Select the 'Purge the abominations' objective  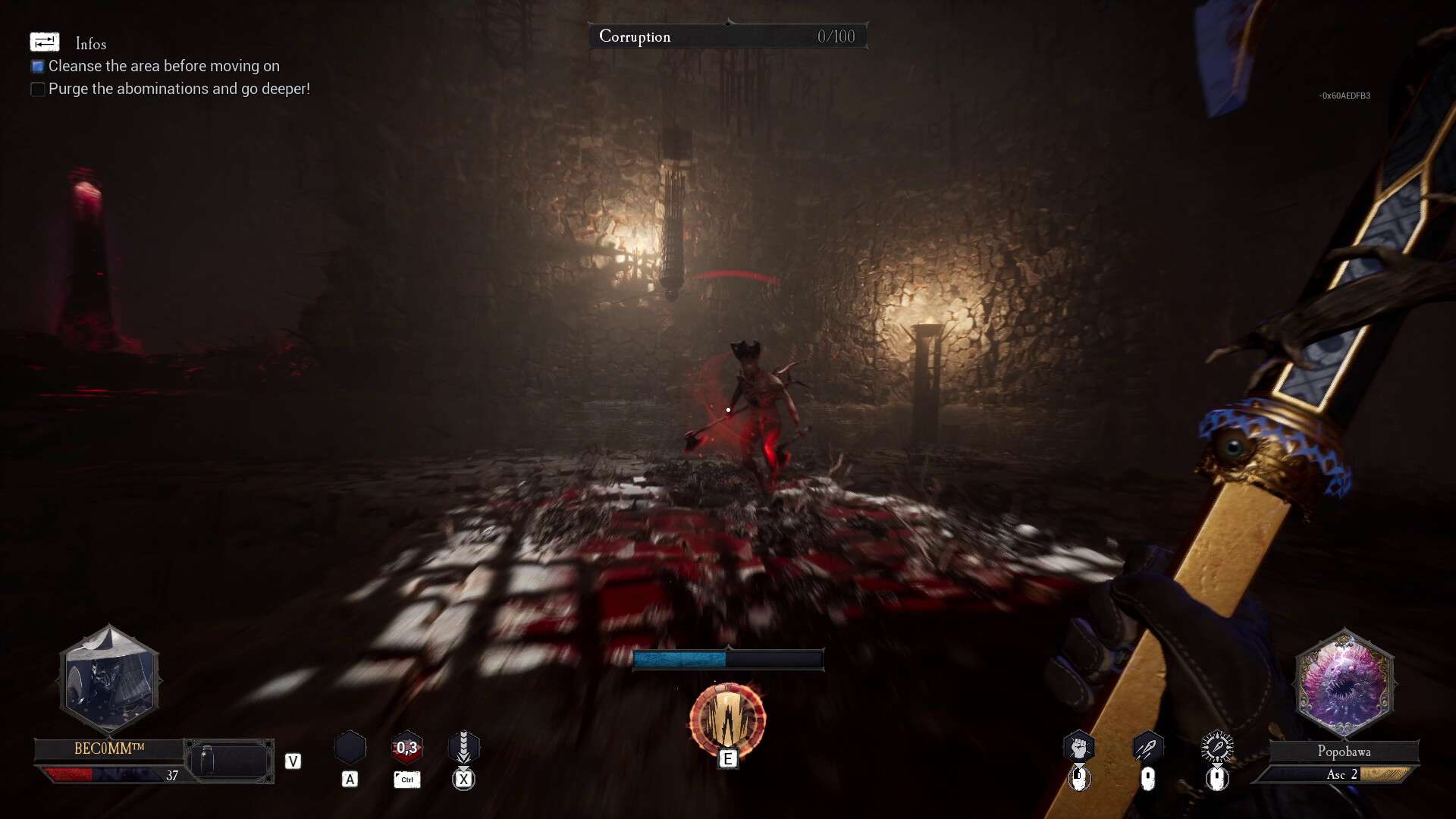179,89
